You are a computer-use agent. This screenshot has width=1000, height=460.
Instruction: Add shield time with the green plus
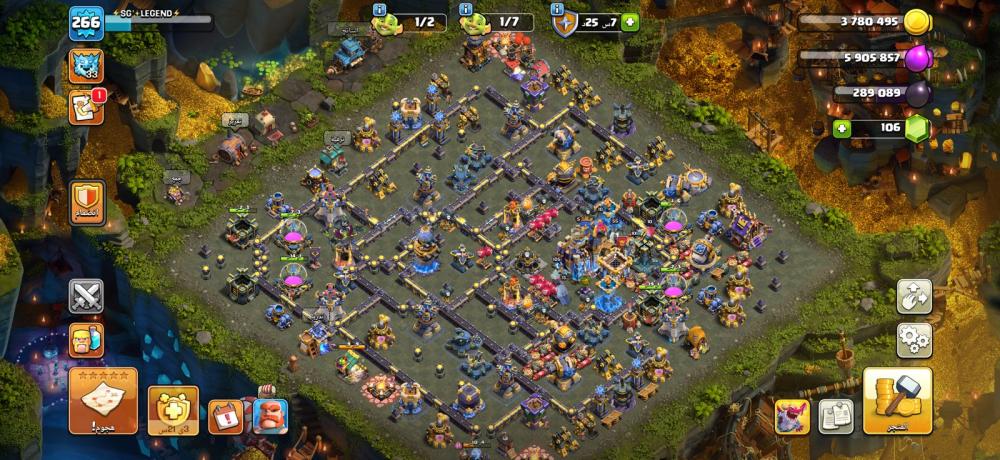pos(630,22)
